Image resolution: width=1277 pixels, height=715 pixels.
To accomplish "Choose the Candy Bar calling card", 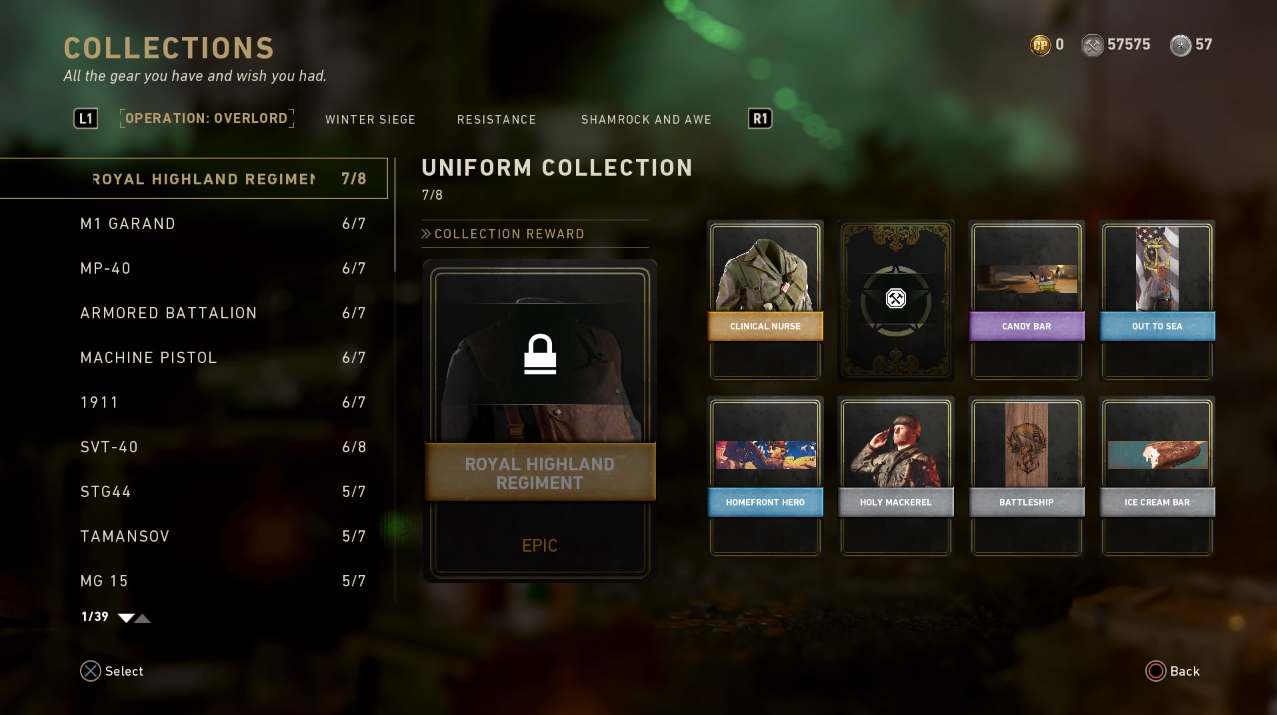I will pos(1026,300).
